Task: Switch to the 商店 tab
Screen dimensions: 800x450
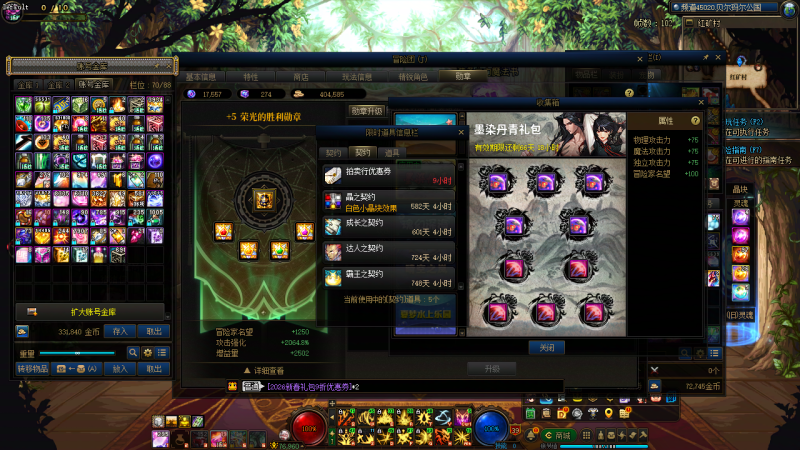Action: 300,75
